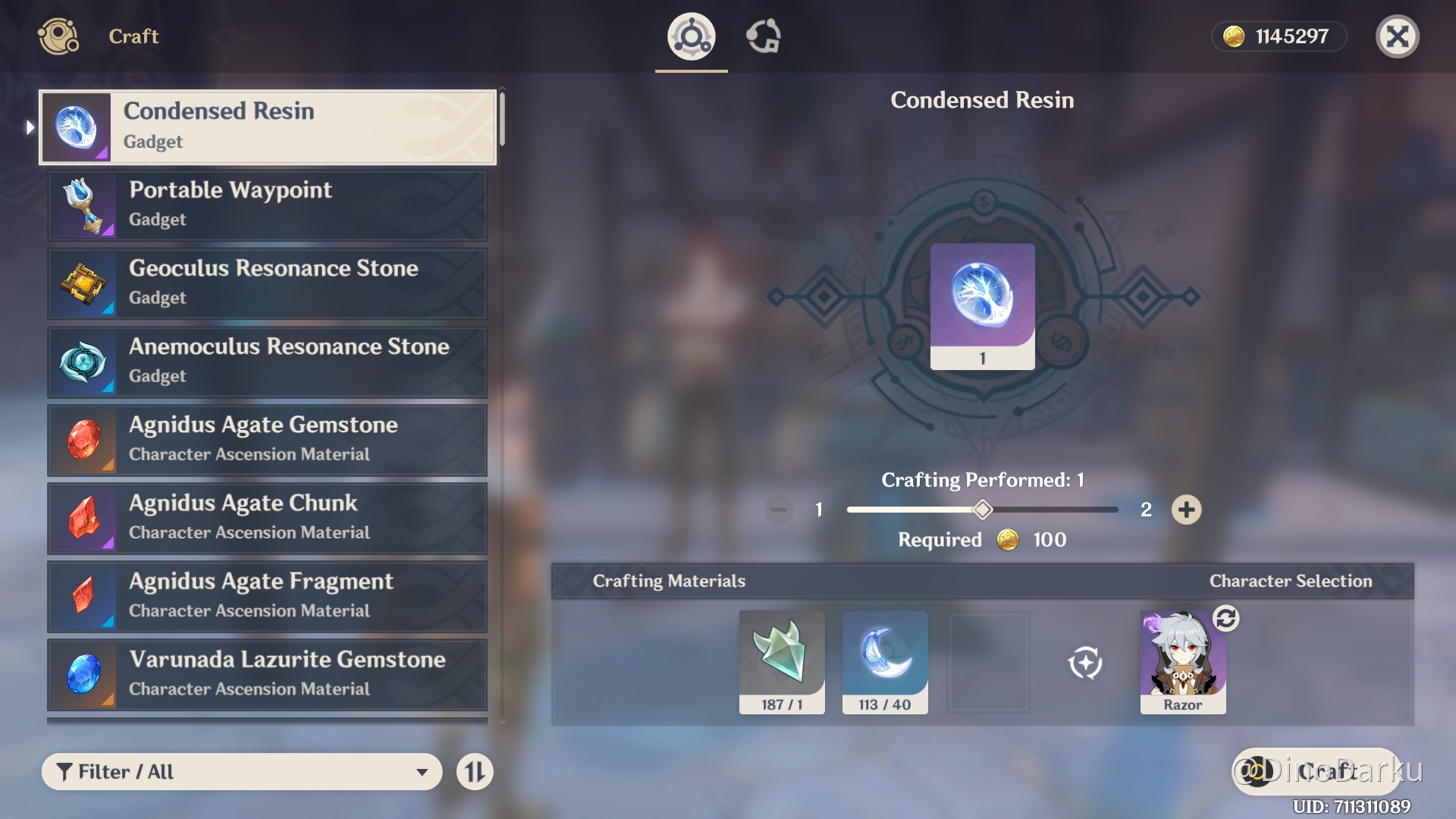Click the Condensed Resin preview image
The width and height of the screenshot is (1456, 819).
coord(981,307)
